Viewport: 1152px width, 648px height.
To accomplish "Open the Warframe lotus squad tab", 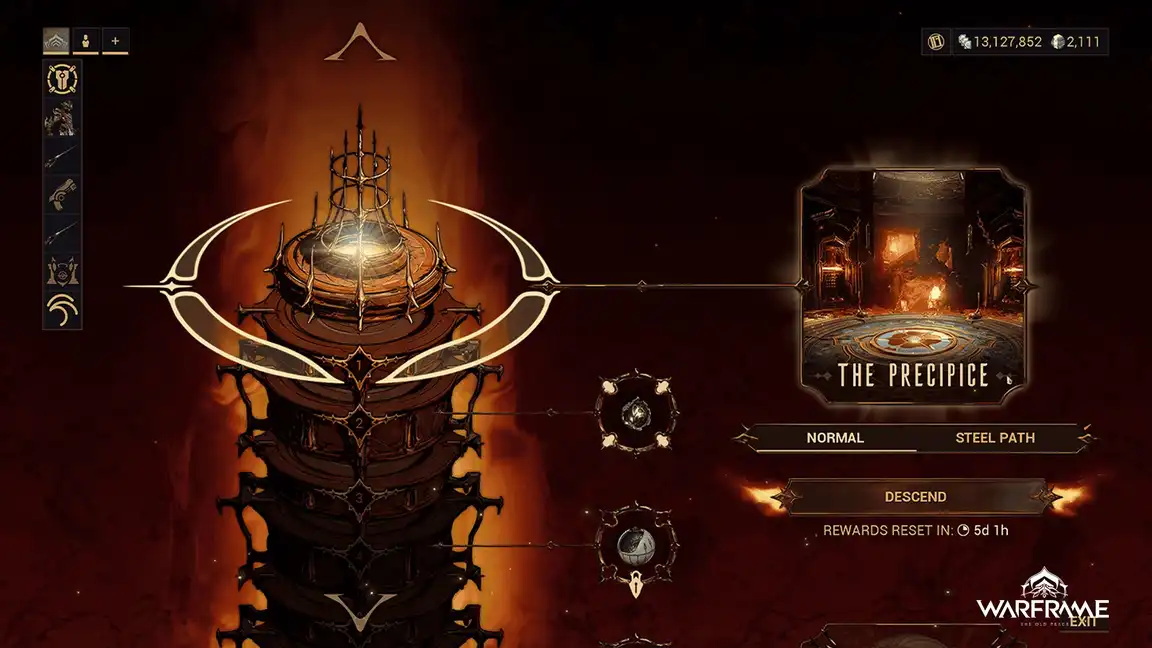I will pyautogui.click(x=56, y=41).
